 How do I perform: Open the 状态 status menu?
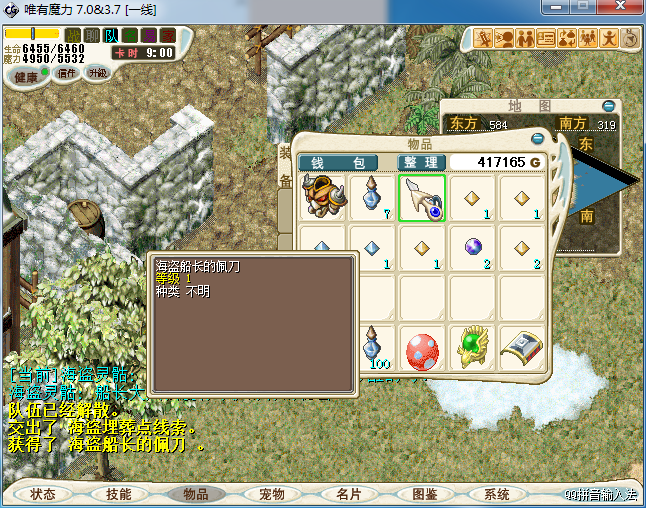(x=43, y=494)
